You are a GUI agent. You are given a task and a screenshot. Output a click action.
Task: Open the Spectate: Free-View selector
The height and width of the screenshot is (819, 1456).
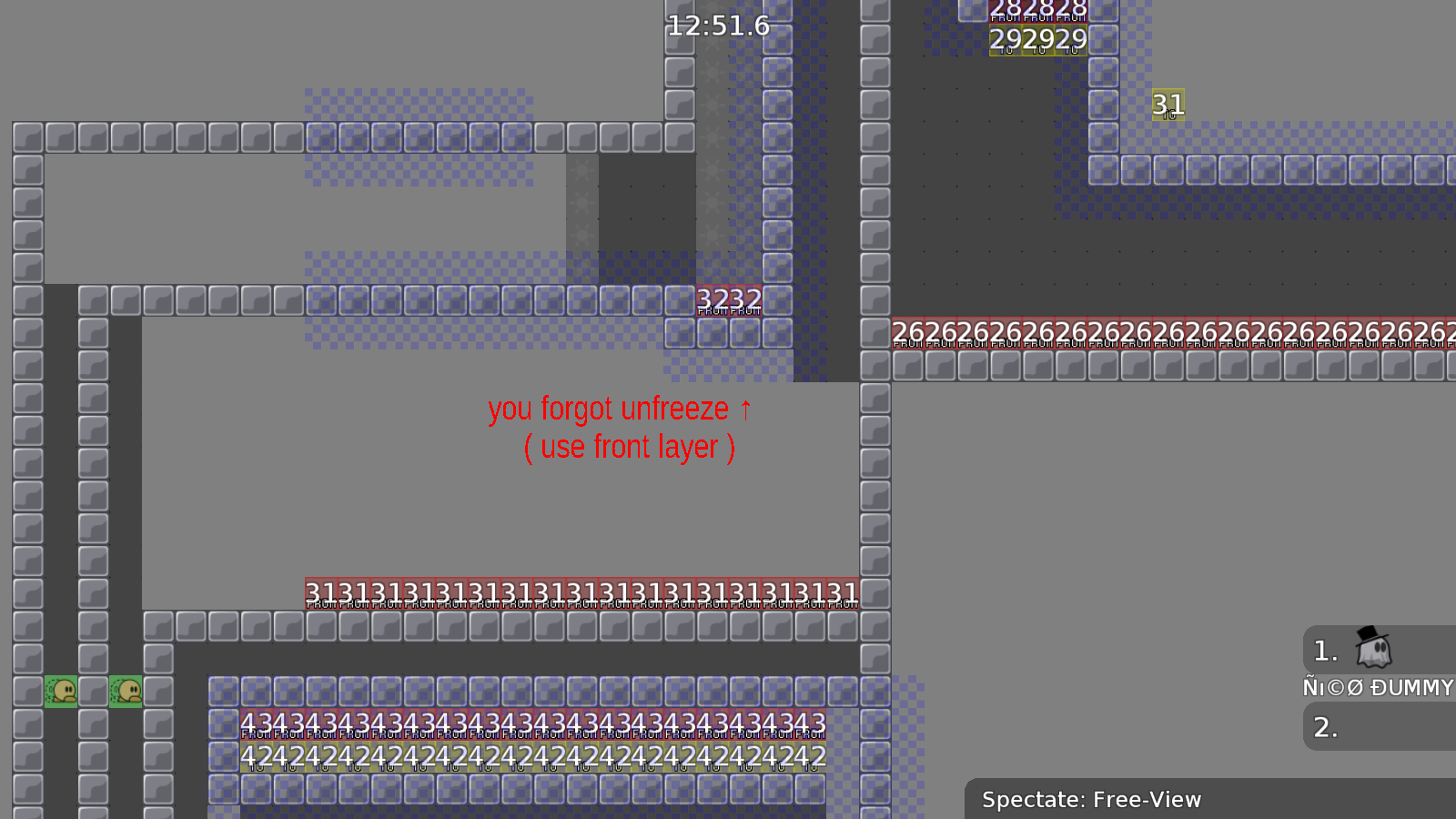pos(1092,800)
